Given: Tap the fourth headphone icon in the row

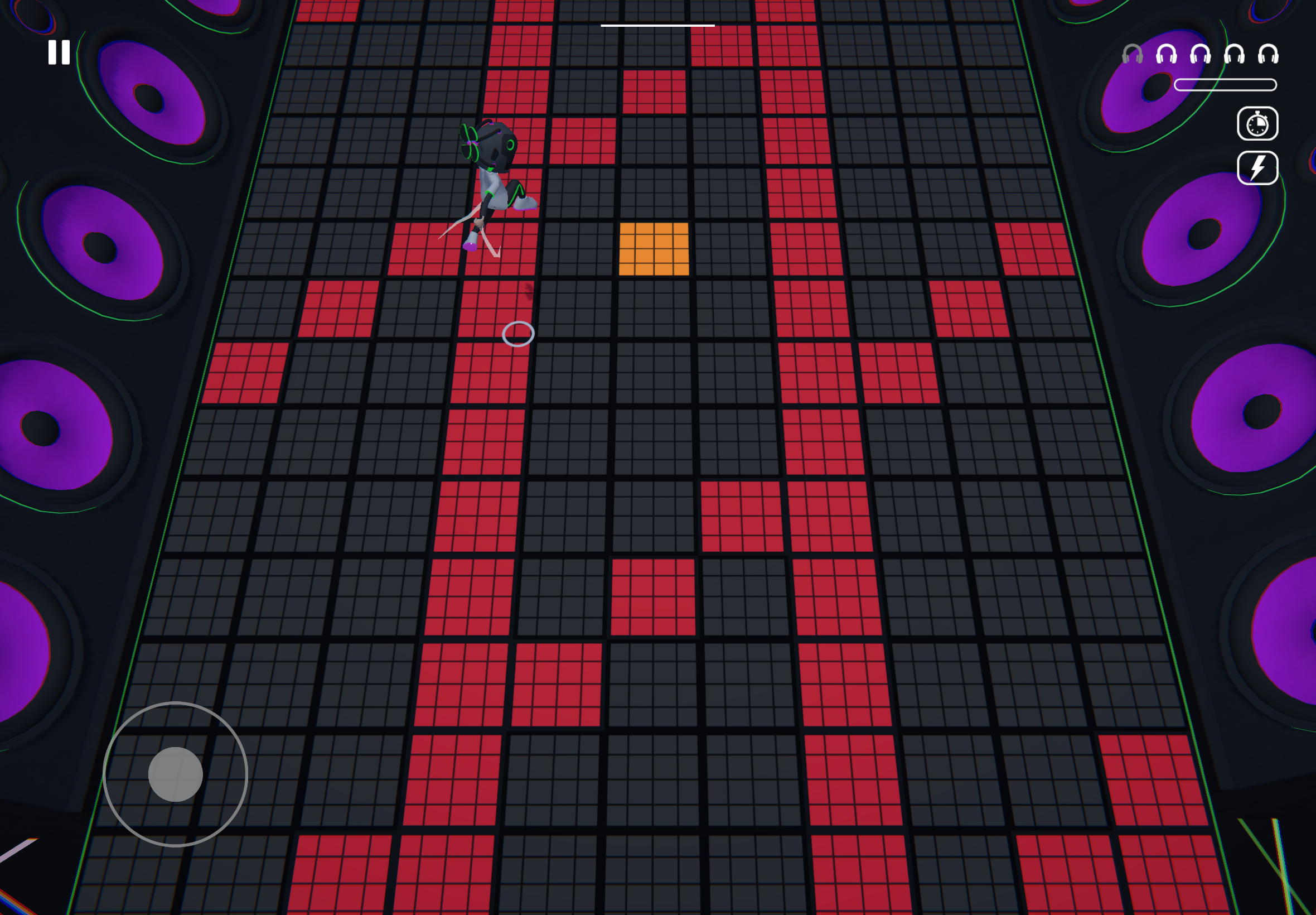Looking at the screenshot, I should [1234, 55].
